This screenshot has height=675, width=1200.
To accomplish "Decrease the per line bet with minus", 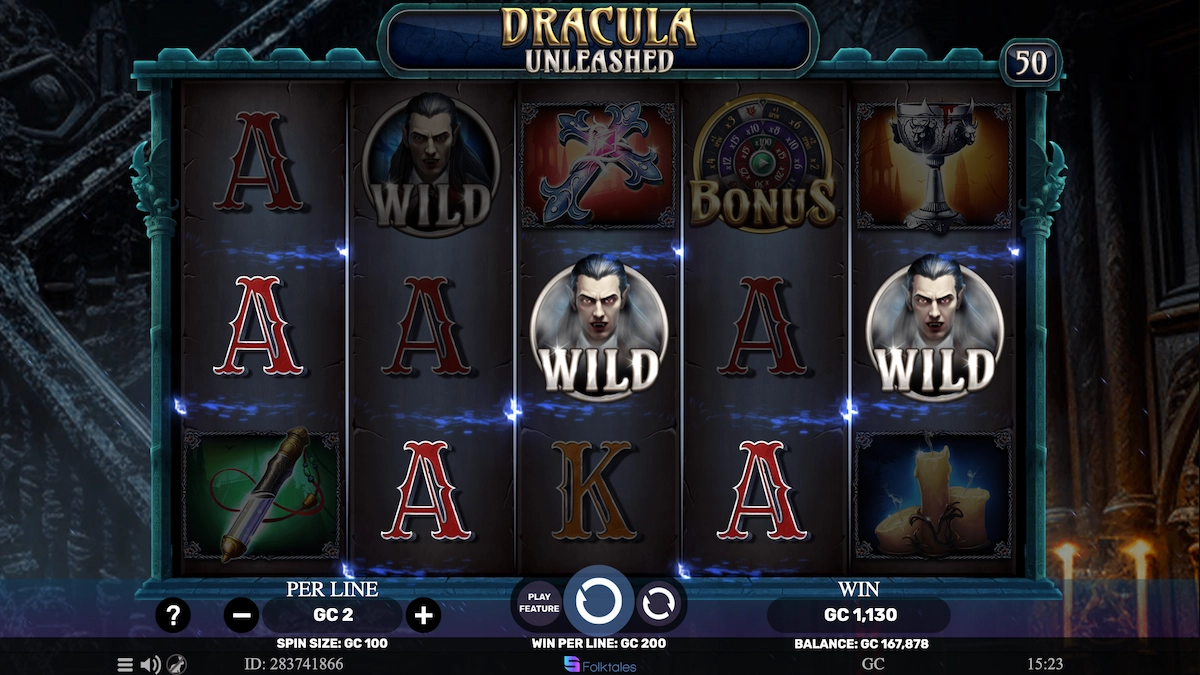I will pos(241,615).
